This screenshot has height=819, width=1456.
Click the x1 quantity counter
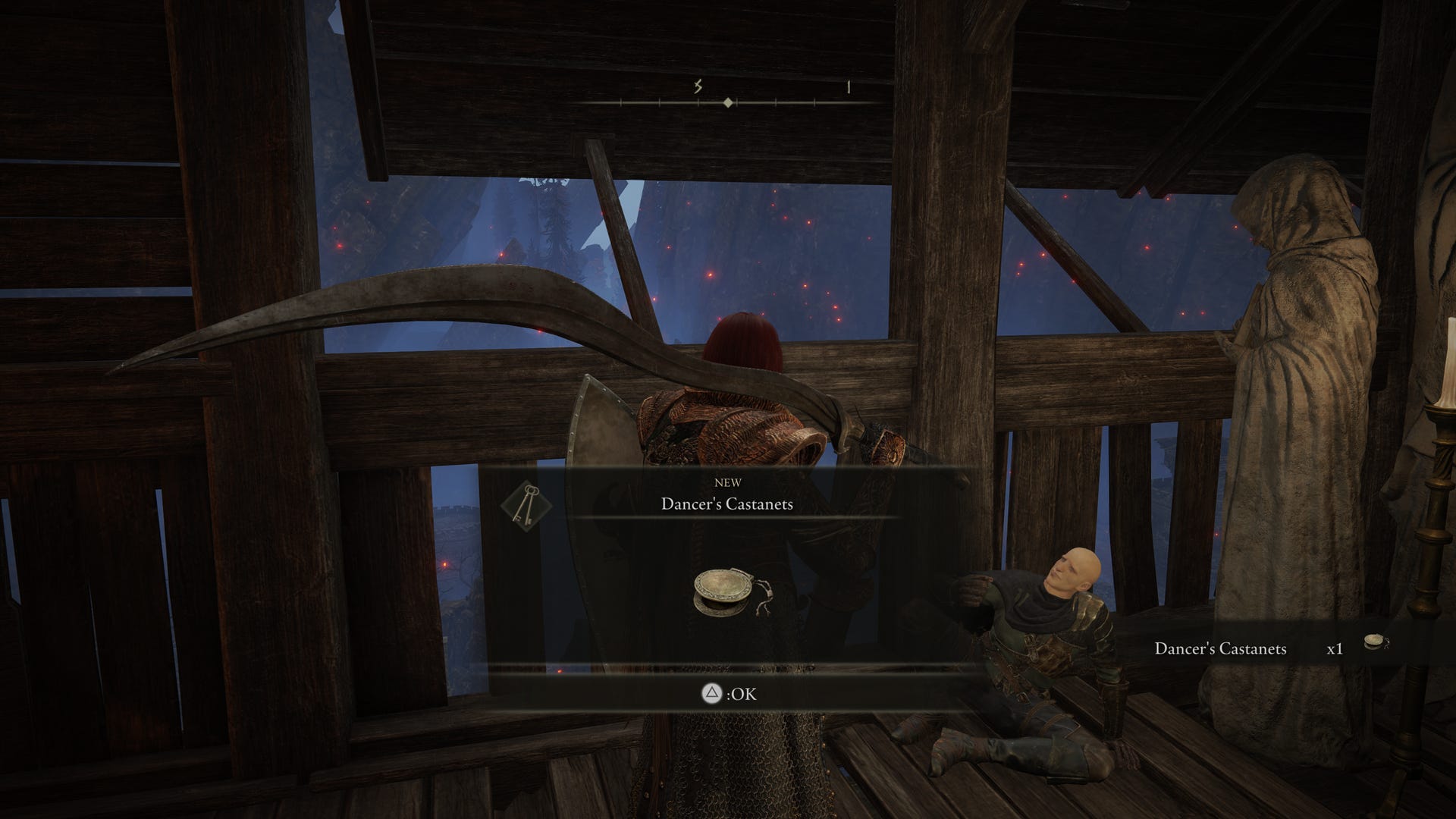point(1335,649)
